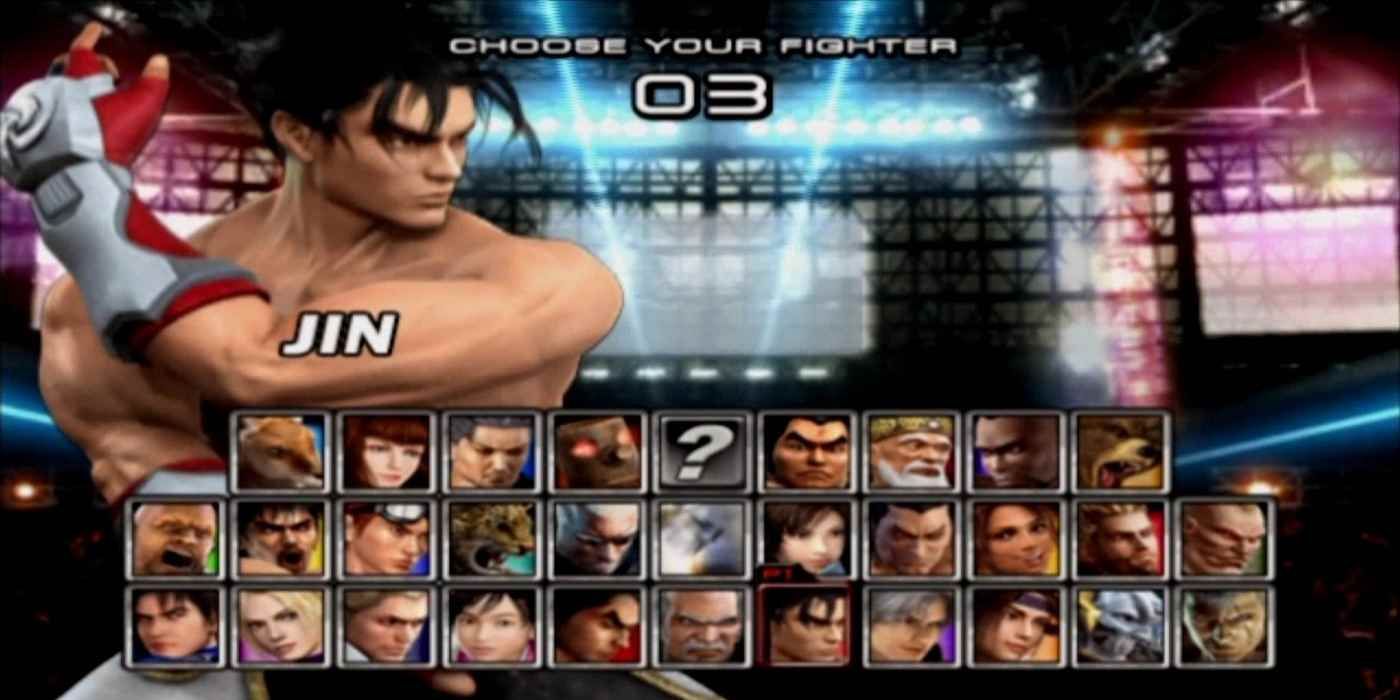1400x700 pixels.
Task: Select the Roger Jr. kangaroo portrait
Action: [281, 451]
